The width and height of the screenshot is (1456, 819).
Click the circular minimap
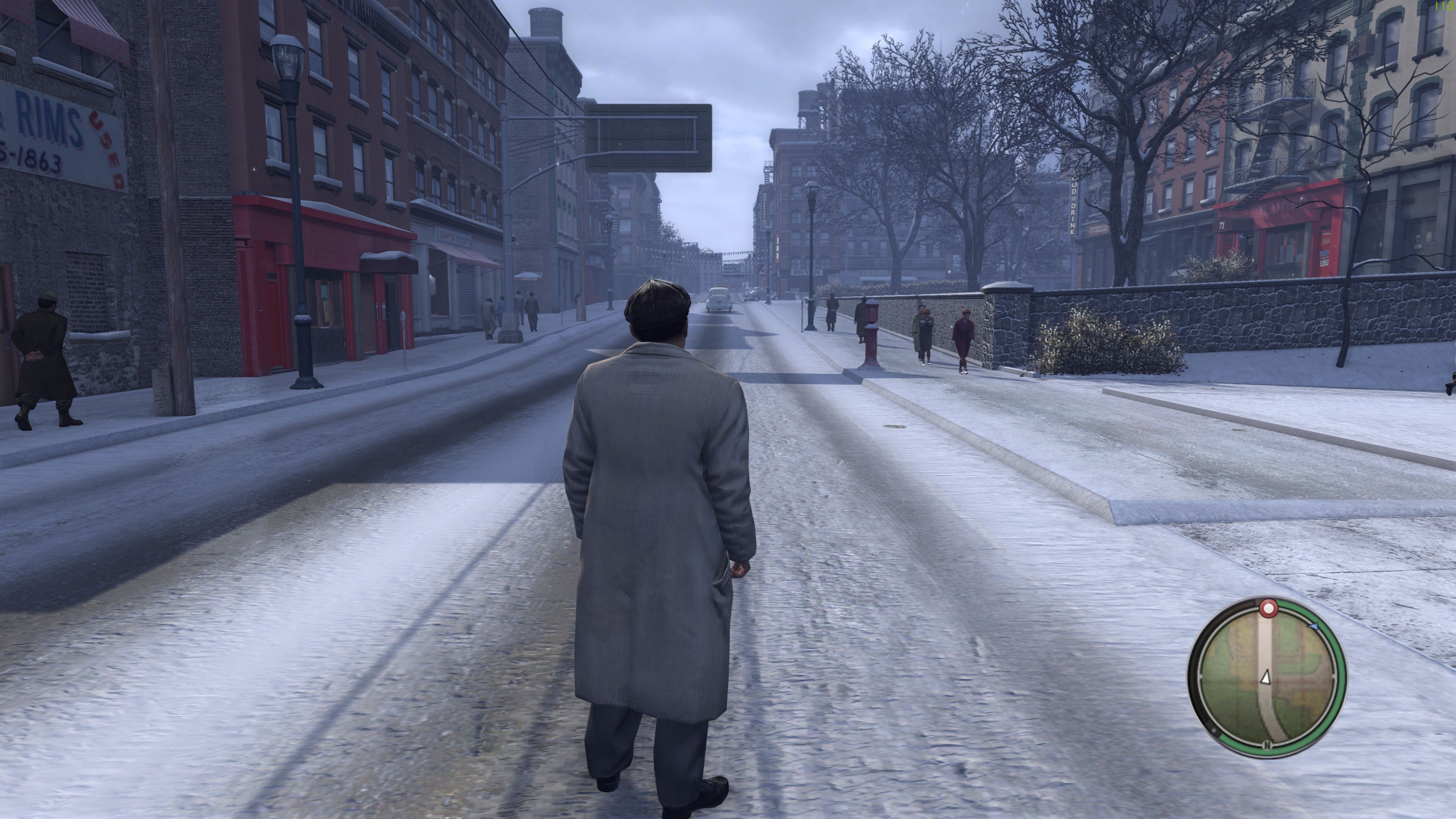pyautogui.click(x=1267, y=678)
